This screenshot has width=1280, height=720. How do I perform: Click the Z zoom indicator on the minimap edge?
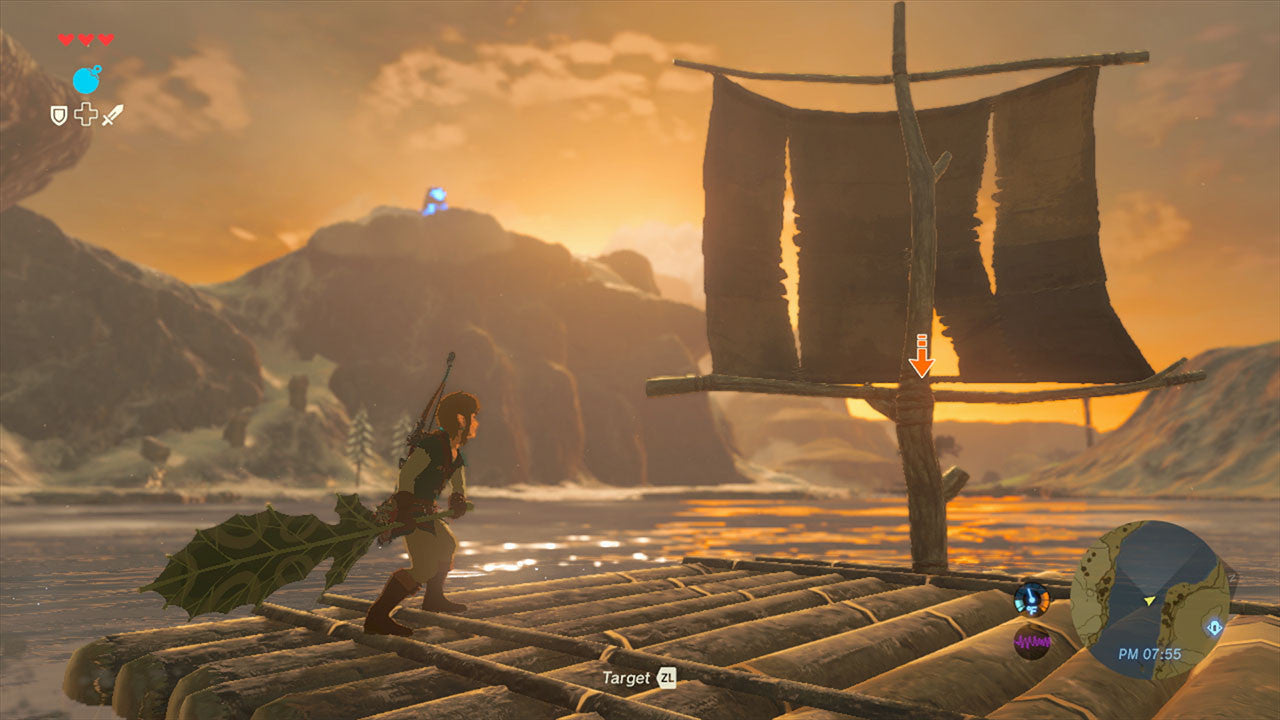[1233, 577]
